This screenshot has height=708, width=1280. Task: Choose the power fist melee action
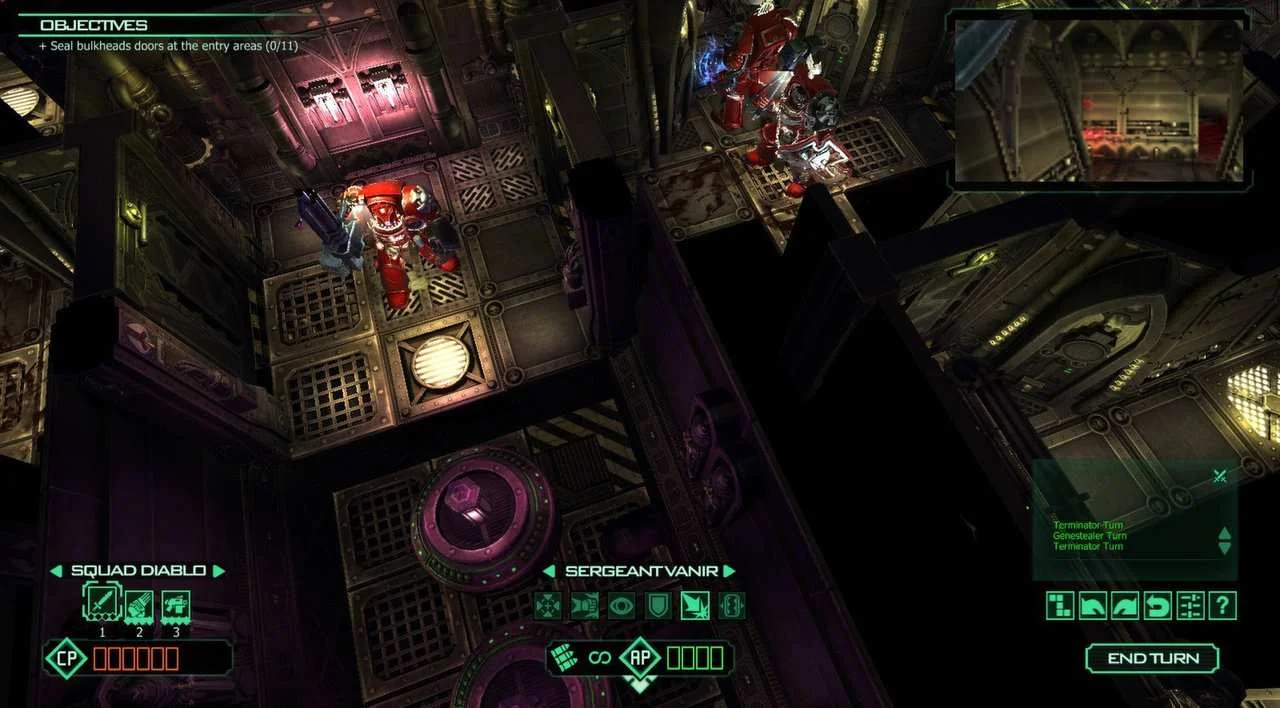[x=585, y=605]
